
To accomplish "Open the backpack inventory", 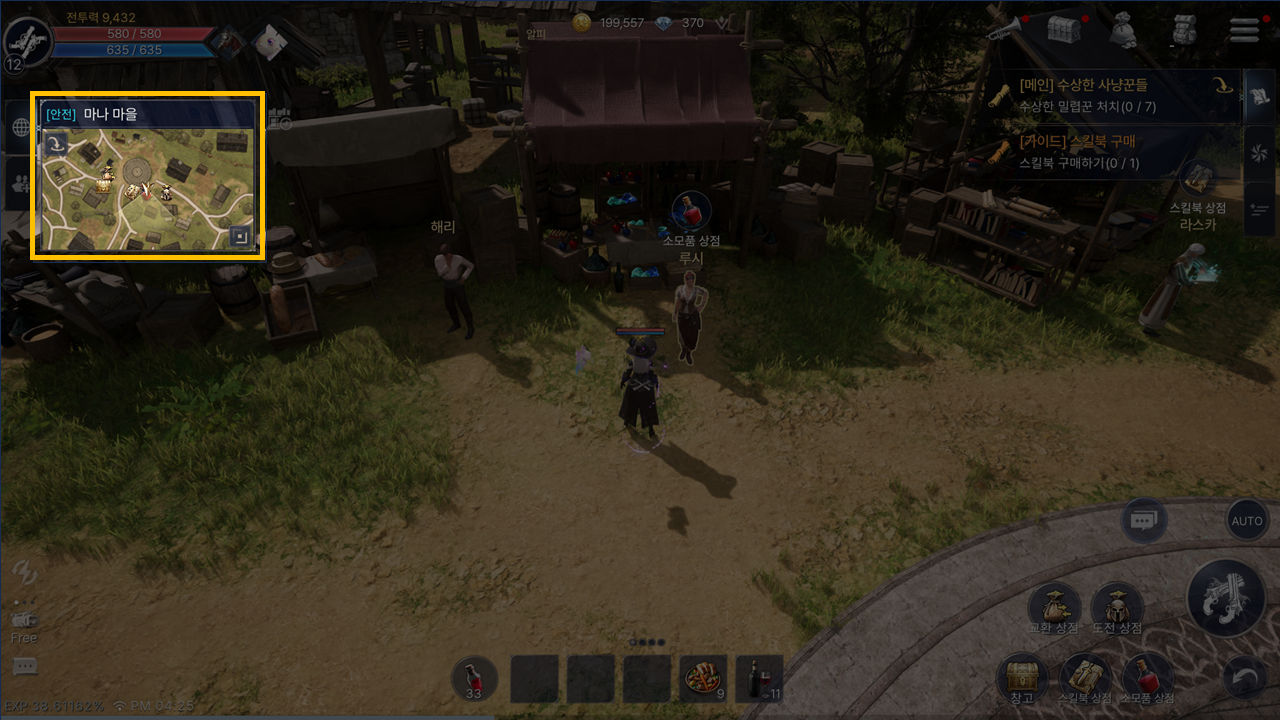I will [1184, 30].
